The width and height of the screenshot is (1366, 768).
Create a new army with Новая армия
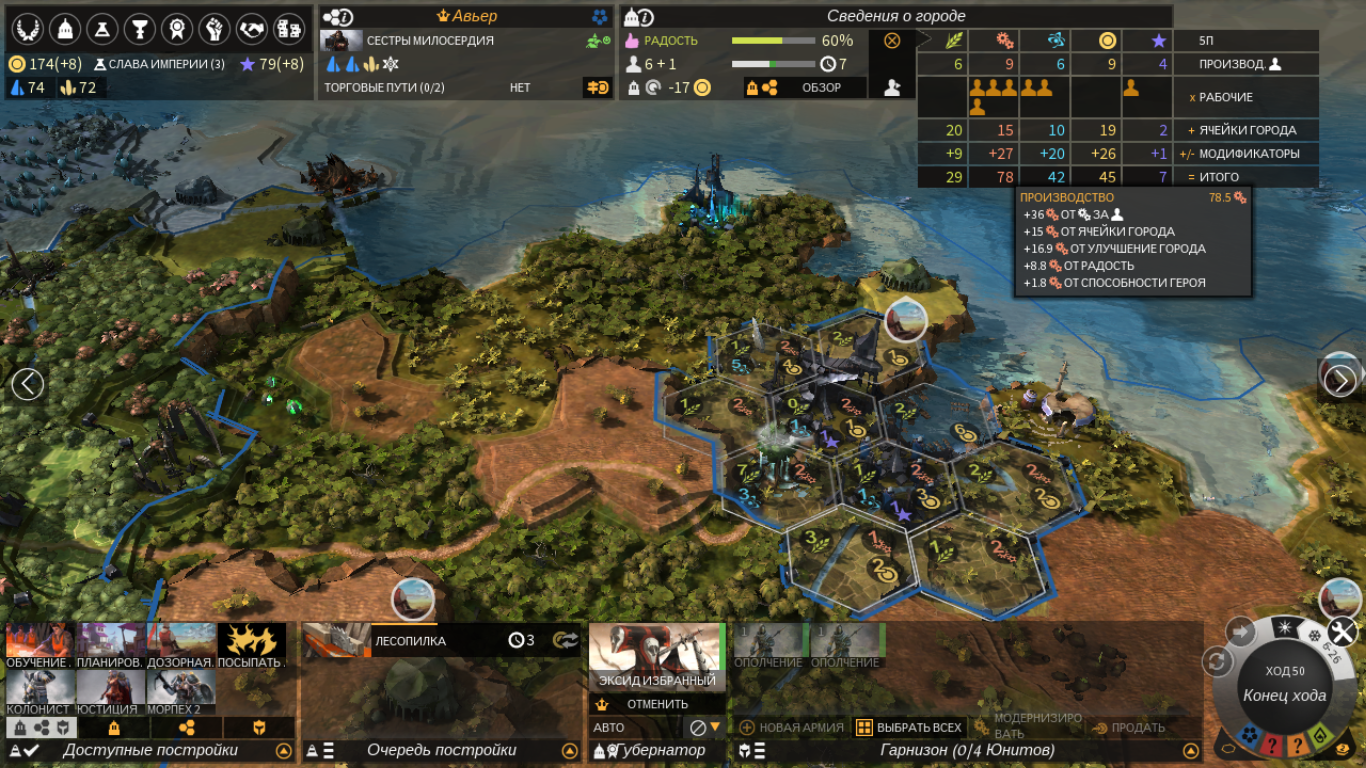791,727
